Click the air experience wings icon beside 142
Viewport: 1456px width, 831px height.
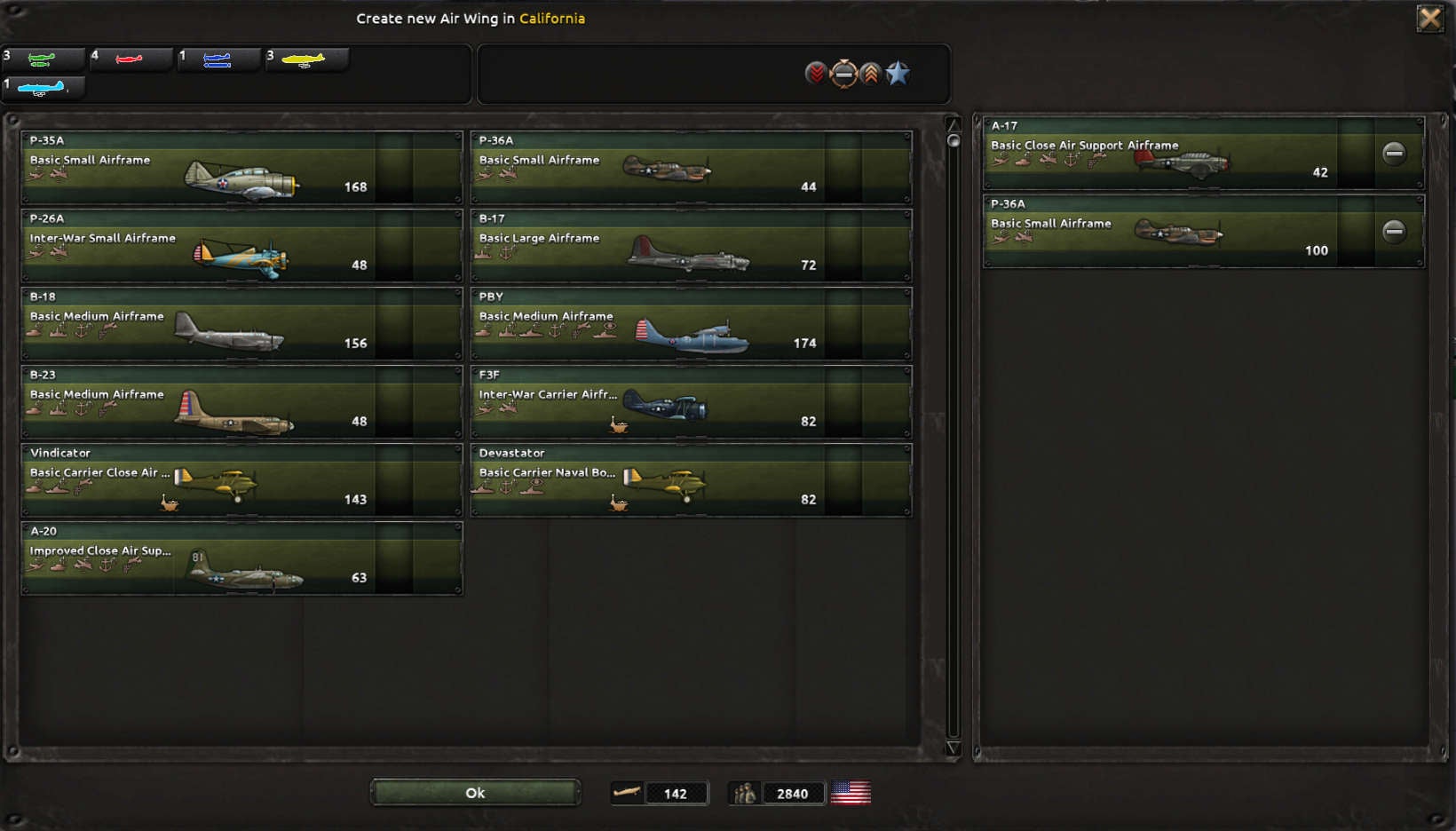pyautogui.click(x=628, y=792)
